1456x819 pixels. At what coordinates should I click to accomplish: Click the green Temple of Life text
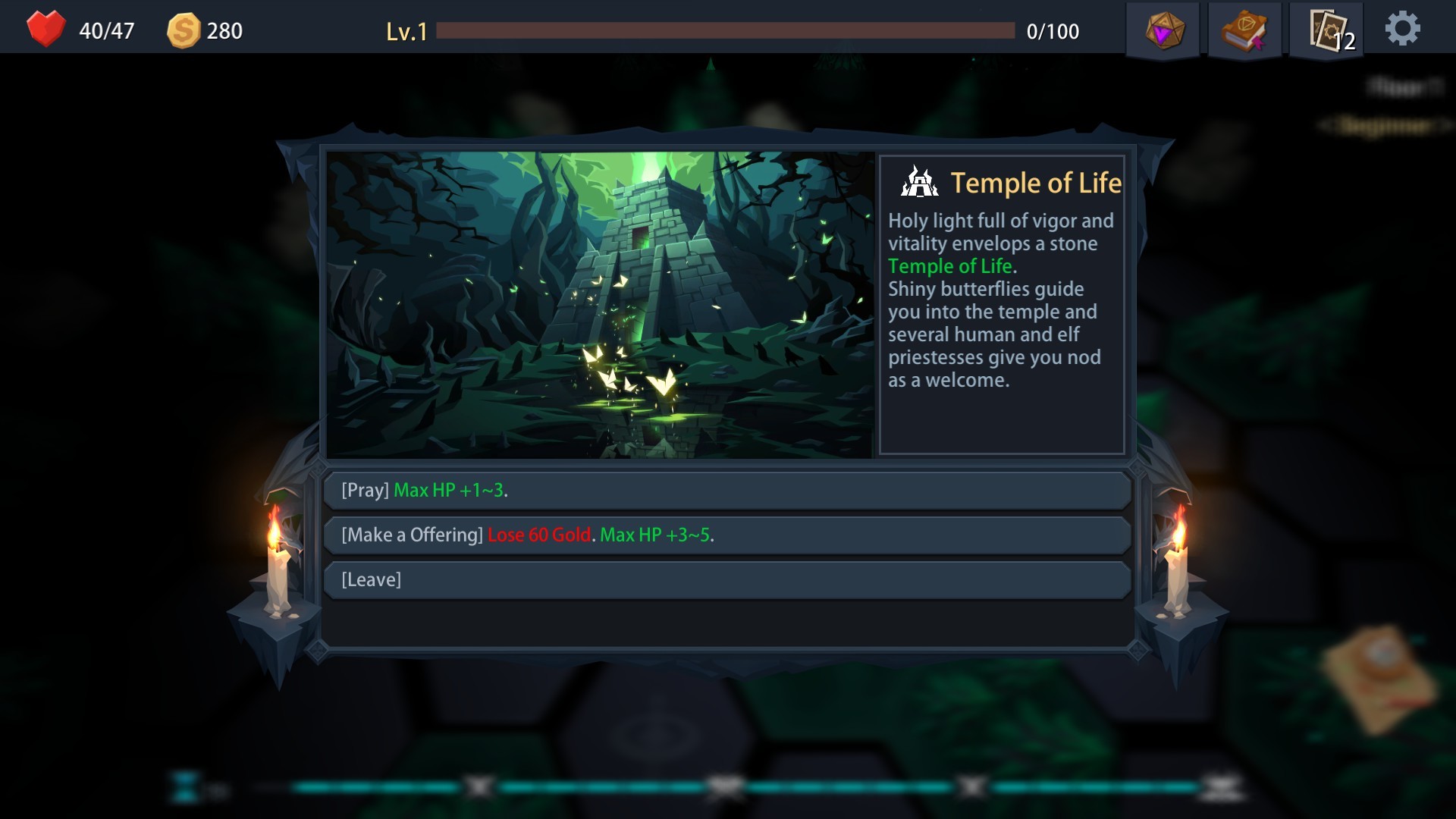click(950, 266)
